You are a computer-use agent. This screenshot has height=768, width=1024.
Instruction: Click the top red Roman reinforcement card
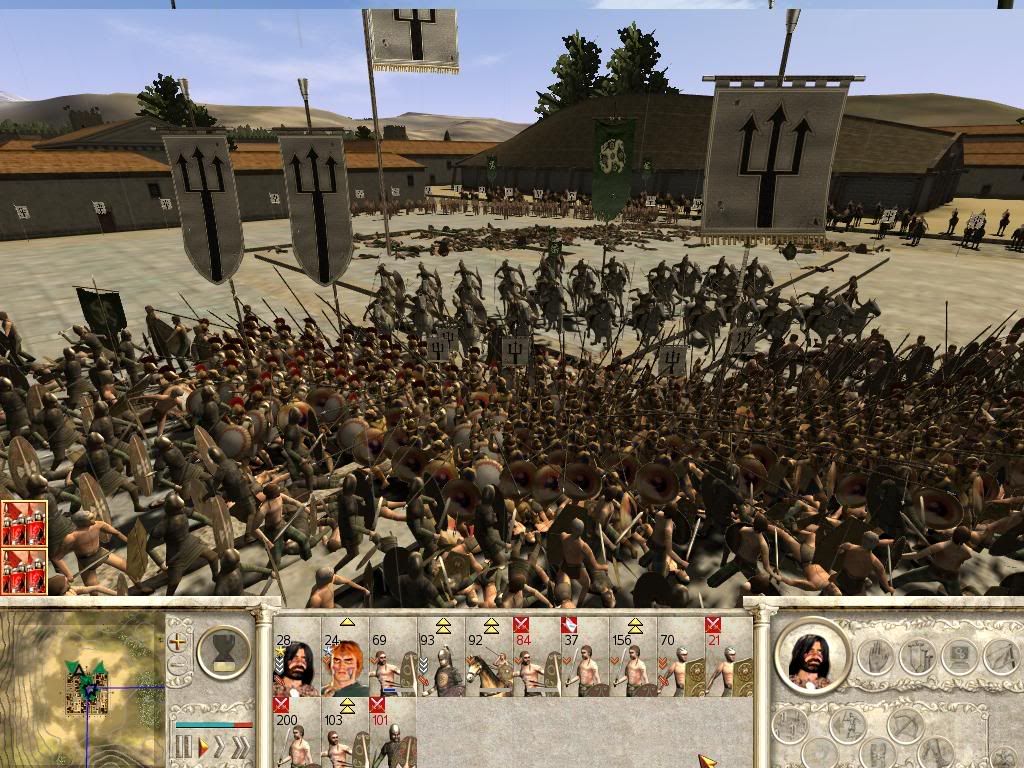tap(24, 523)
